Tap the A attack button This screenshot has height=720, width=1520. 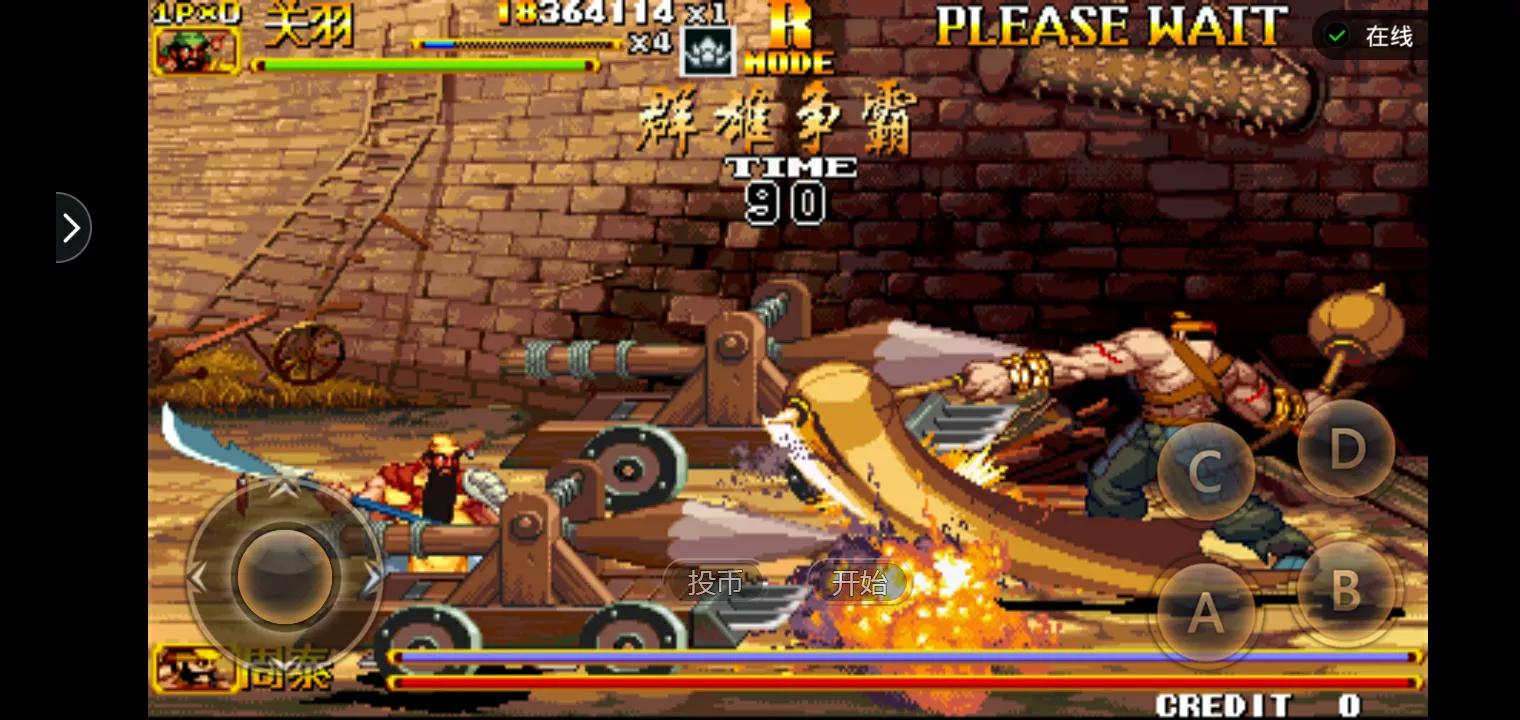pyautogui.click(x=1206, y=611)
